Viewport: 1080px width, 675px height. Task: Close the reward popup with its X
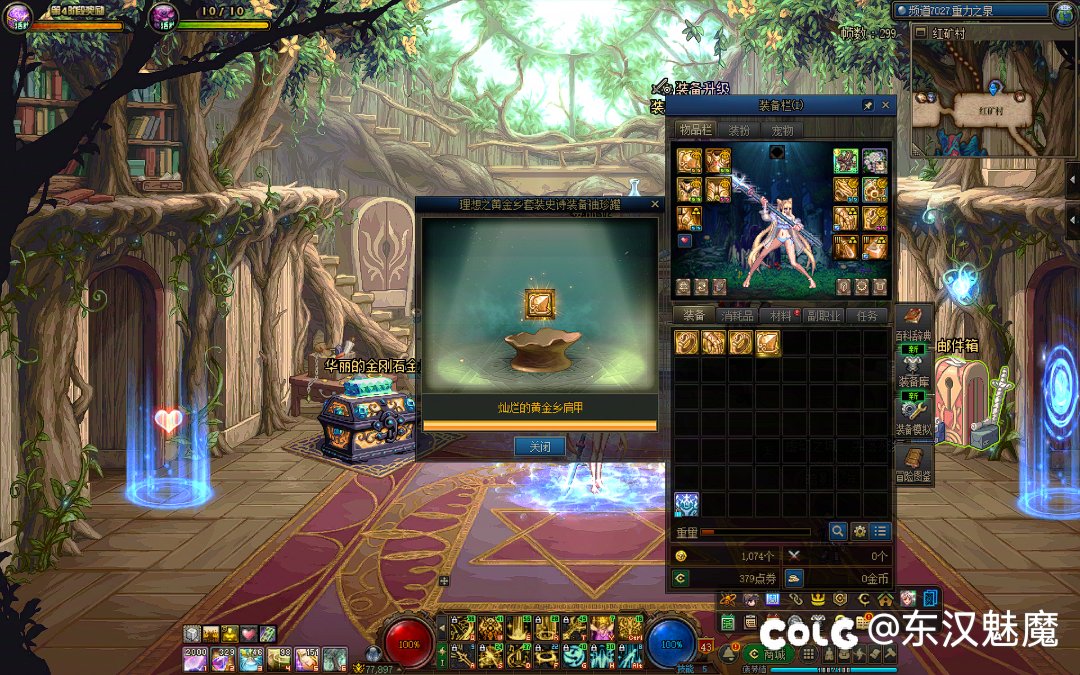coord(655,204)
